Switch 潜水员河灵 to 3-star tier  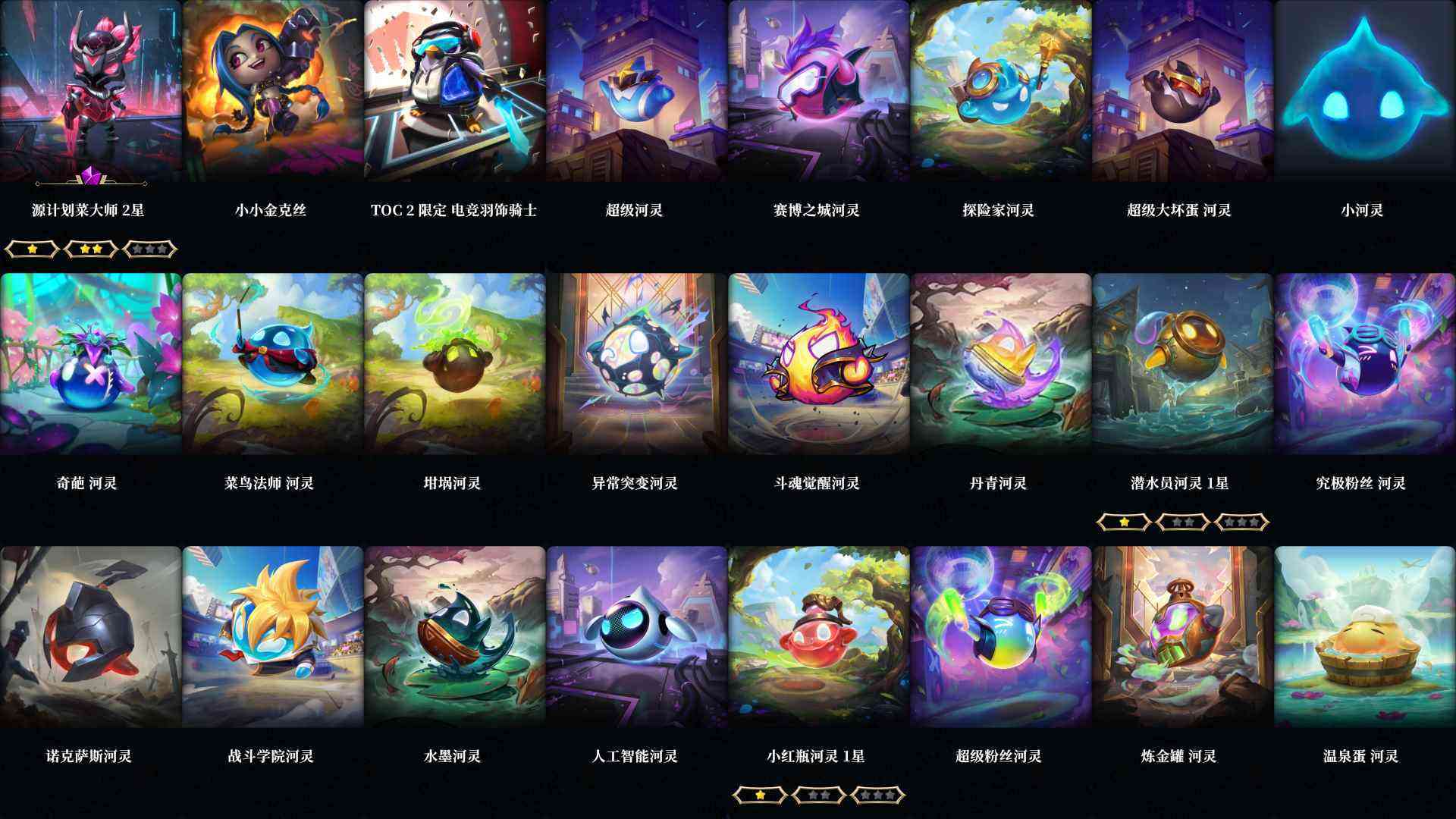point(1244,521)
